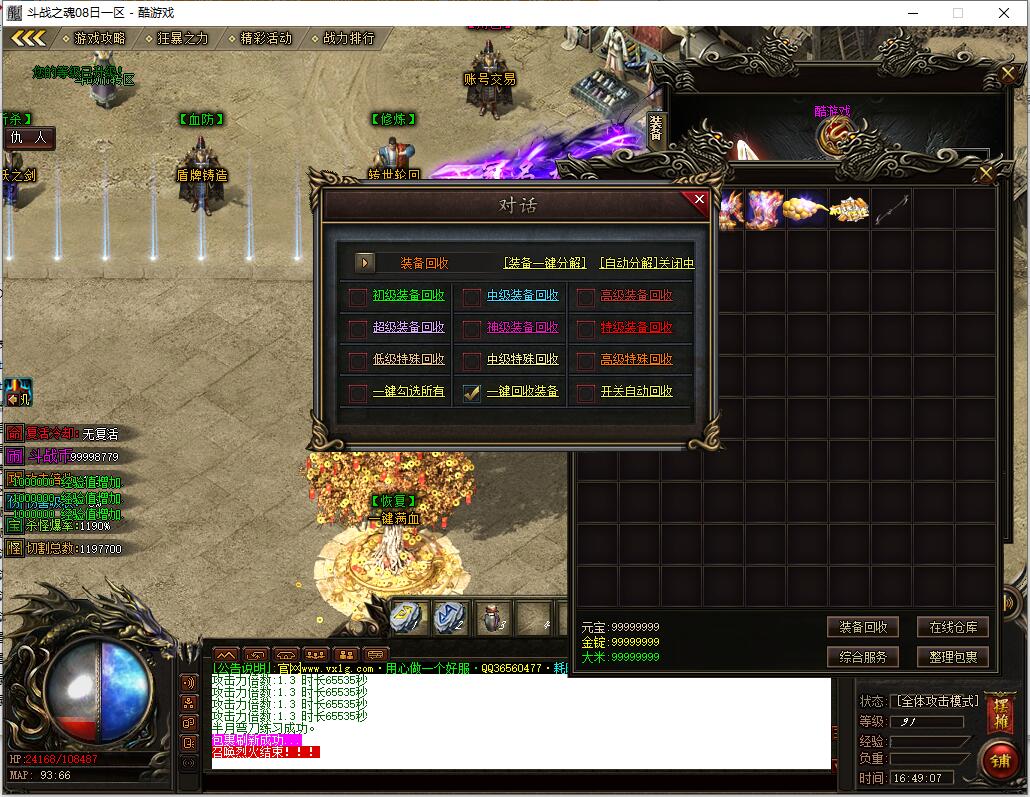Image resolution: width=1030 pixels, height=797 pixels.
Task: Open the 综合服务 services button
Action: pos(863,657)
